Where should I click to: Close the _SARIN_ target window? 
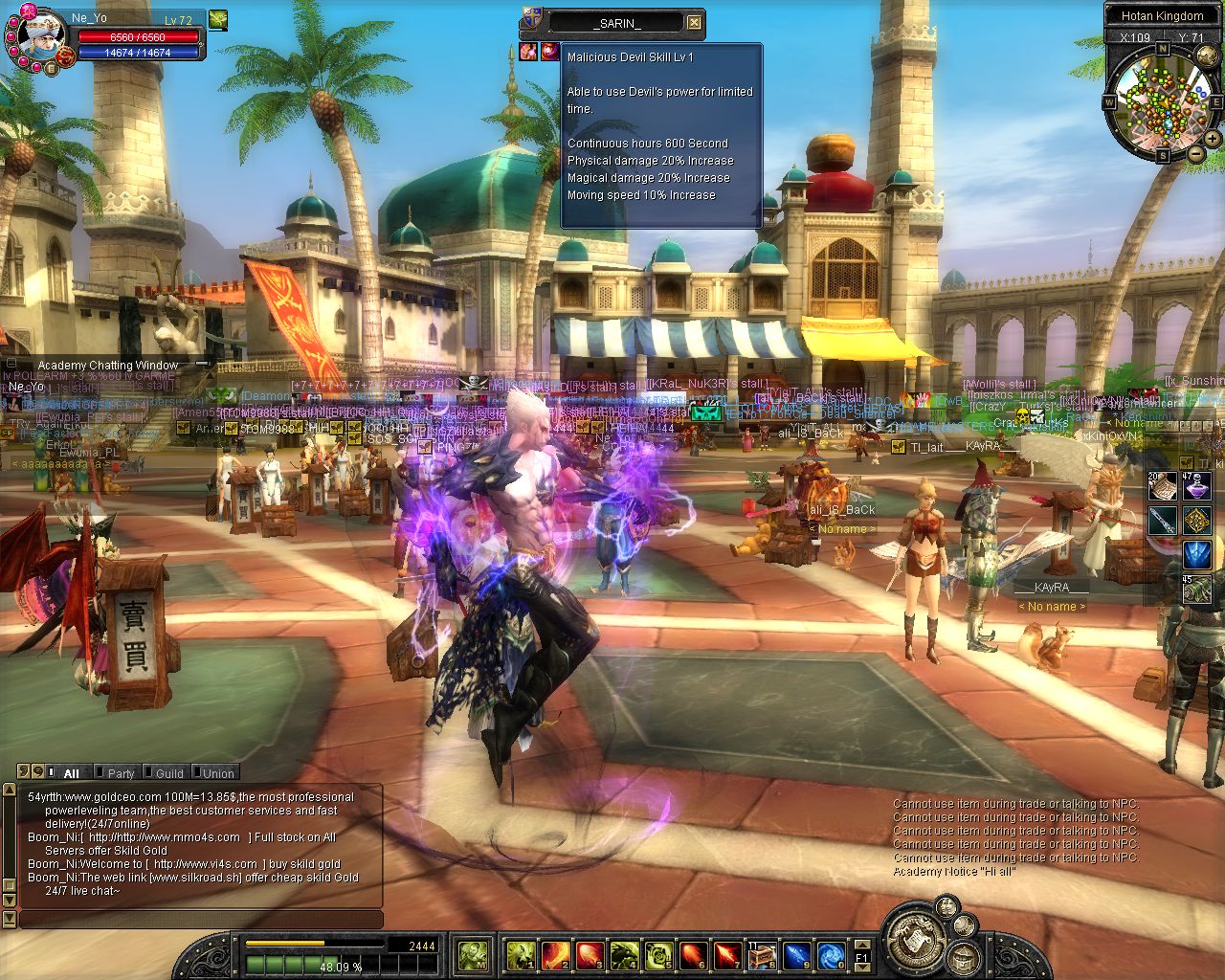point(695,23)
